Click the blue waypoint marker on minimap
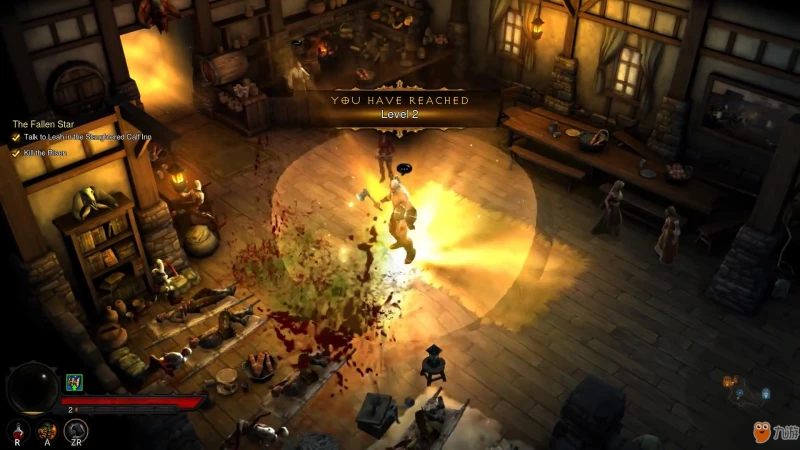The height and width of the screenshot is (450, 800). click(764, 394)
